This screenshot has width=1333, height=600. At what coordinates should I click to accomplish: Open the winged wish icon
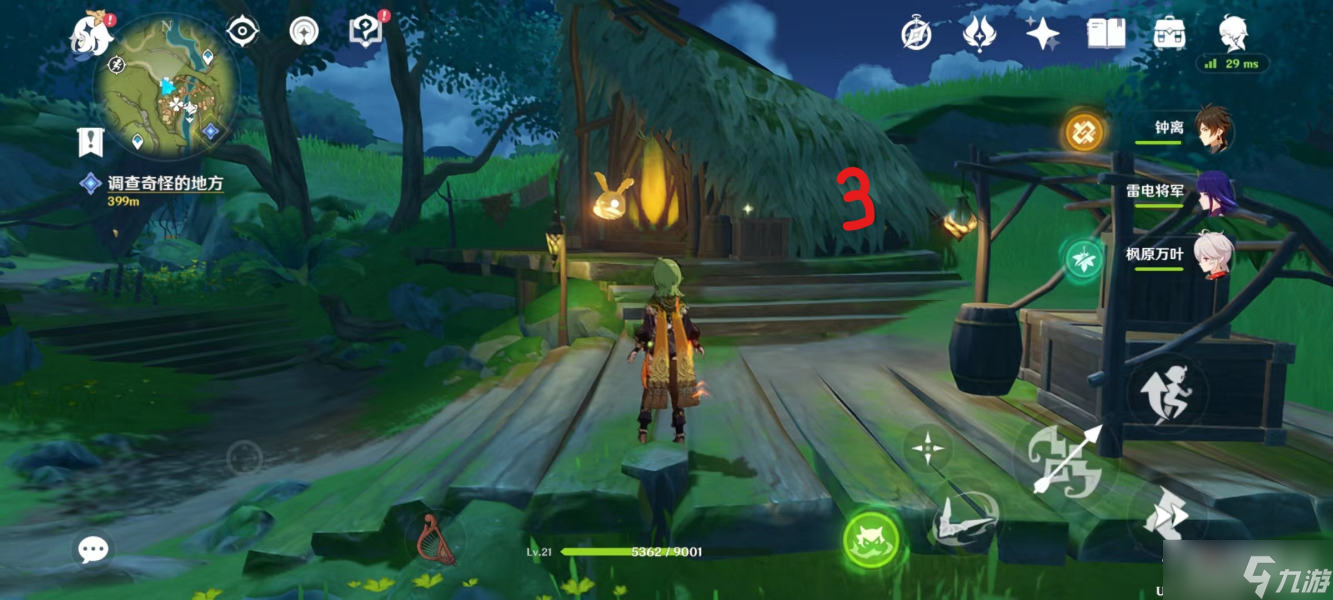pos(978,34)
